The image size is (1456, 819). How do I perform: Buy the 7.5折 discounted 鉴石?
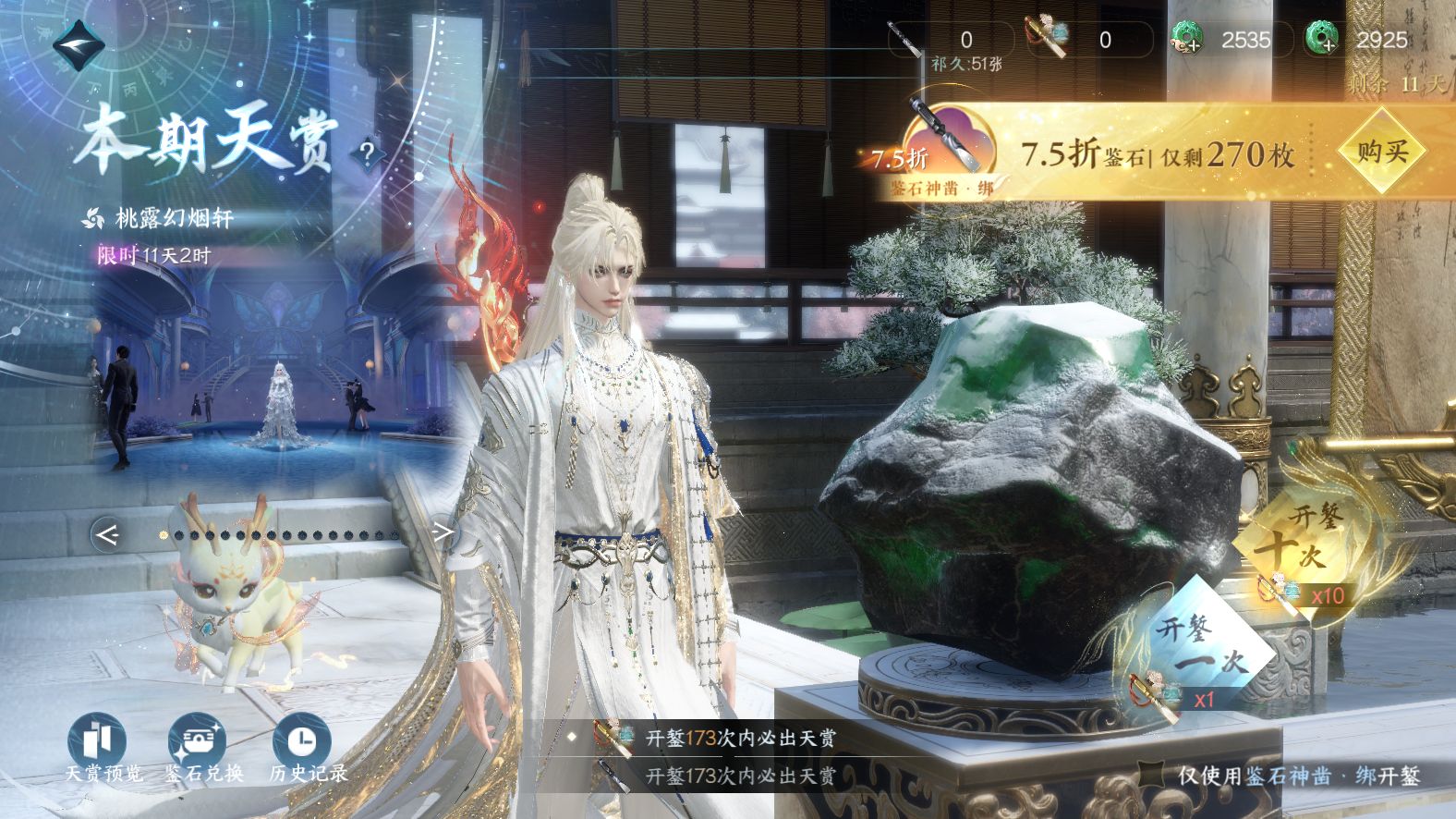pos(1381,151)
